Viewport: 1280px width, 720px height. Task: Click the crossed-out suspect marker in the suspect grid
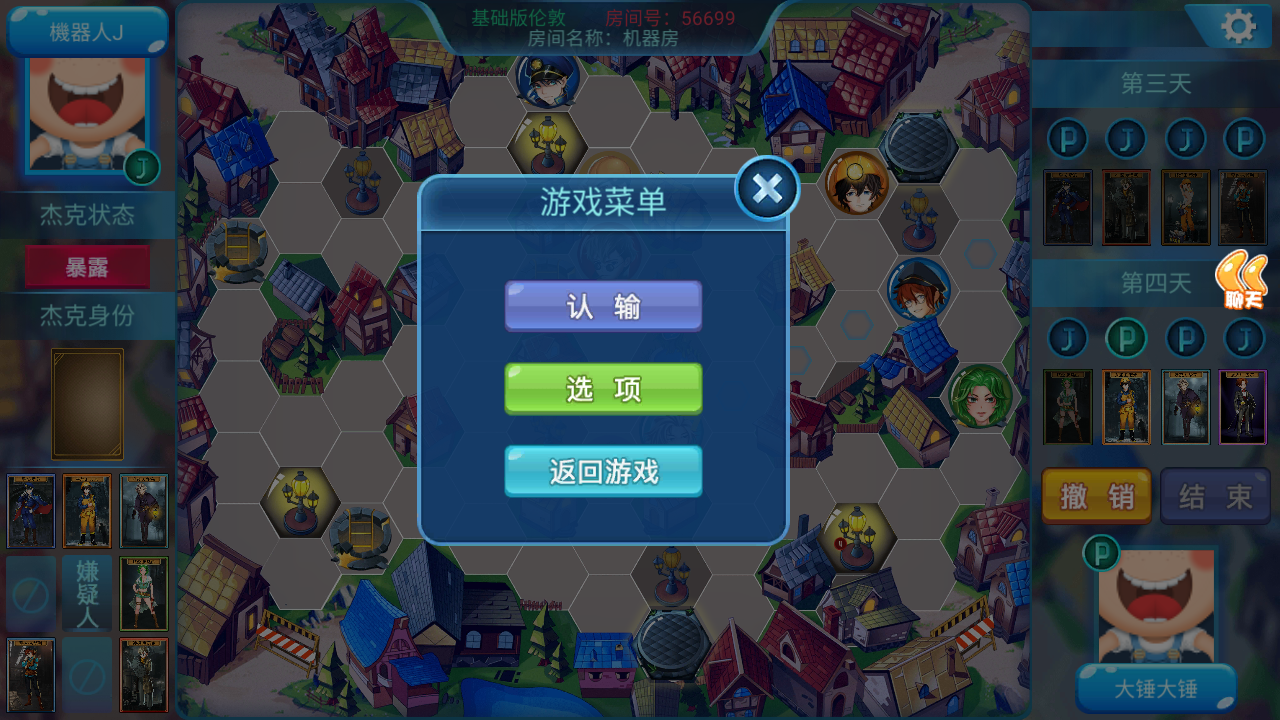[x=30, y=594]
